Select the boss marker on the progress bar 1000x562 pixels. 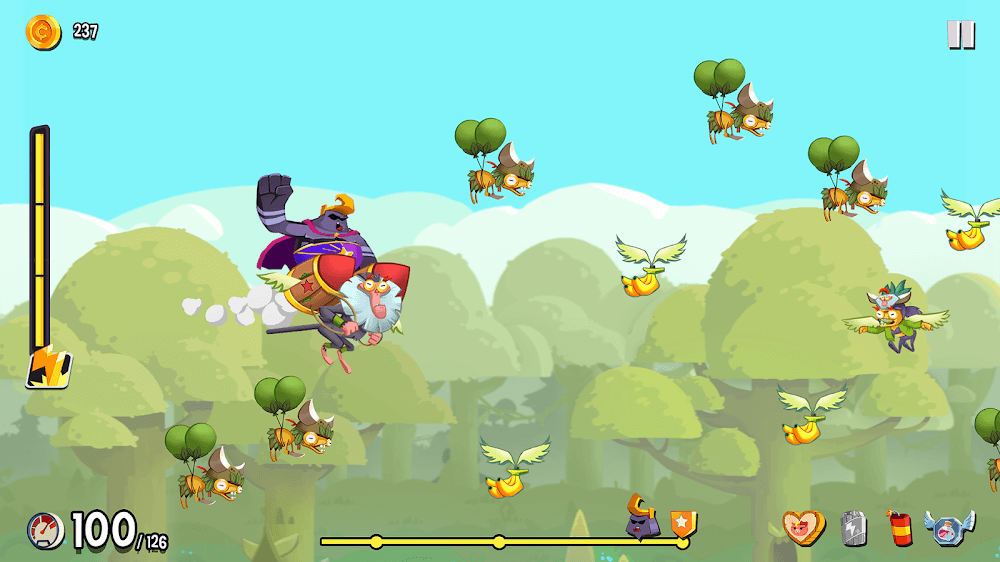click(x=641, y=517)
